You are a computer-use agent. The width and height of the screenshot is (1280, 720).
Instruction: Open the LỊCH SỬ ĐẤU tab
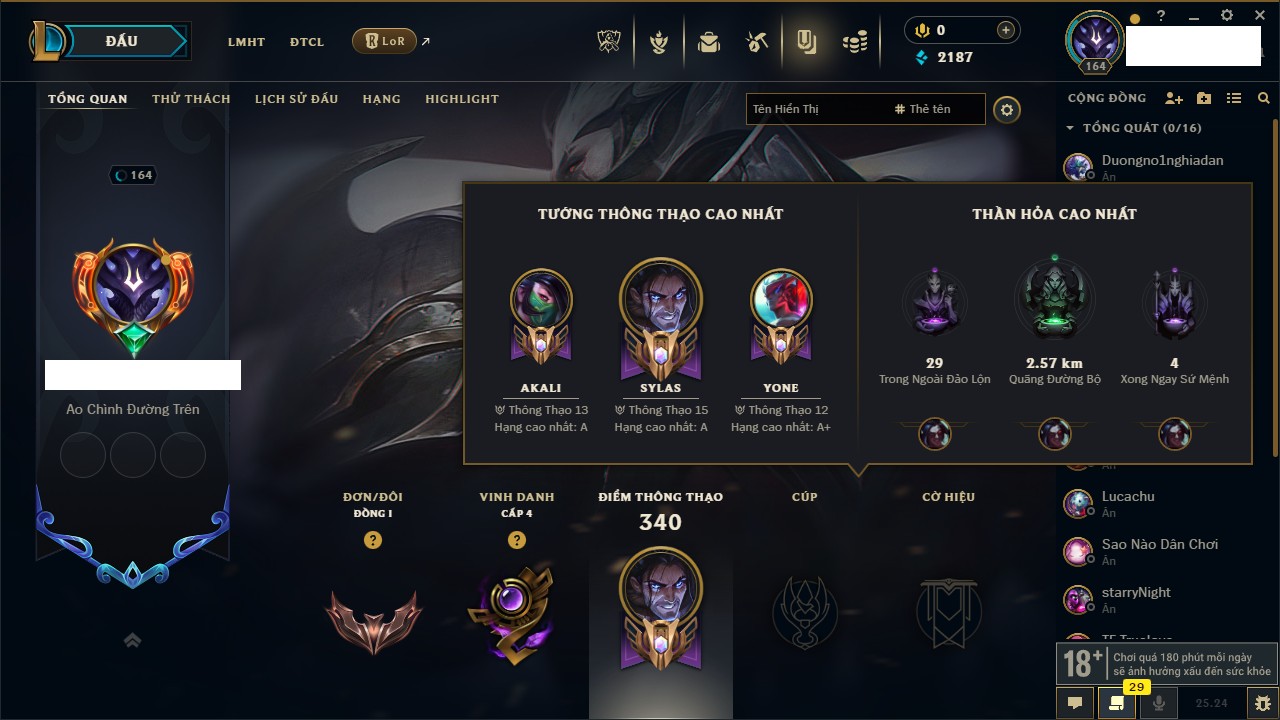point(296,99)
